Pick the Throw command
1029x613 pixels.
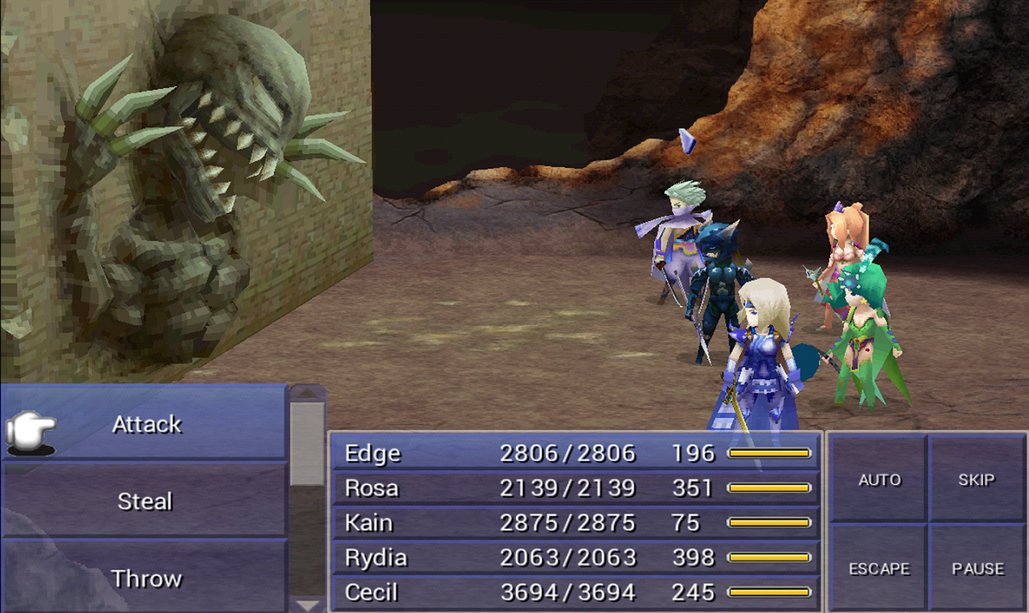(x=146, y=578)
